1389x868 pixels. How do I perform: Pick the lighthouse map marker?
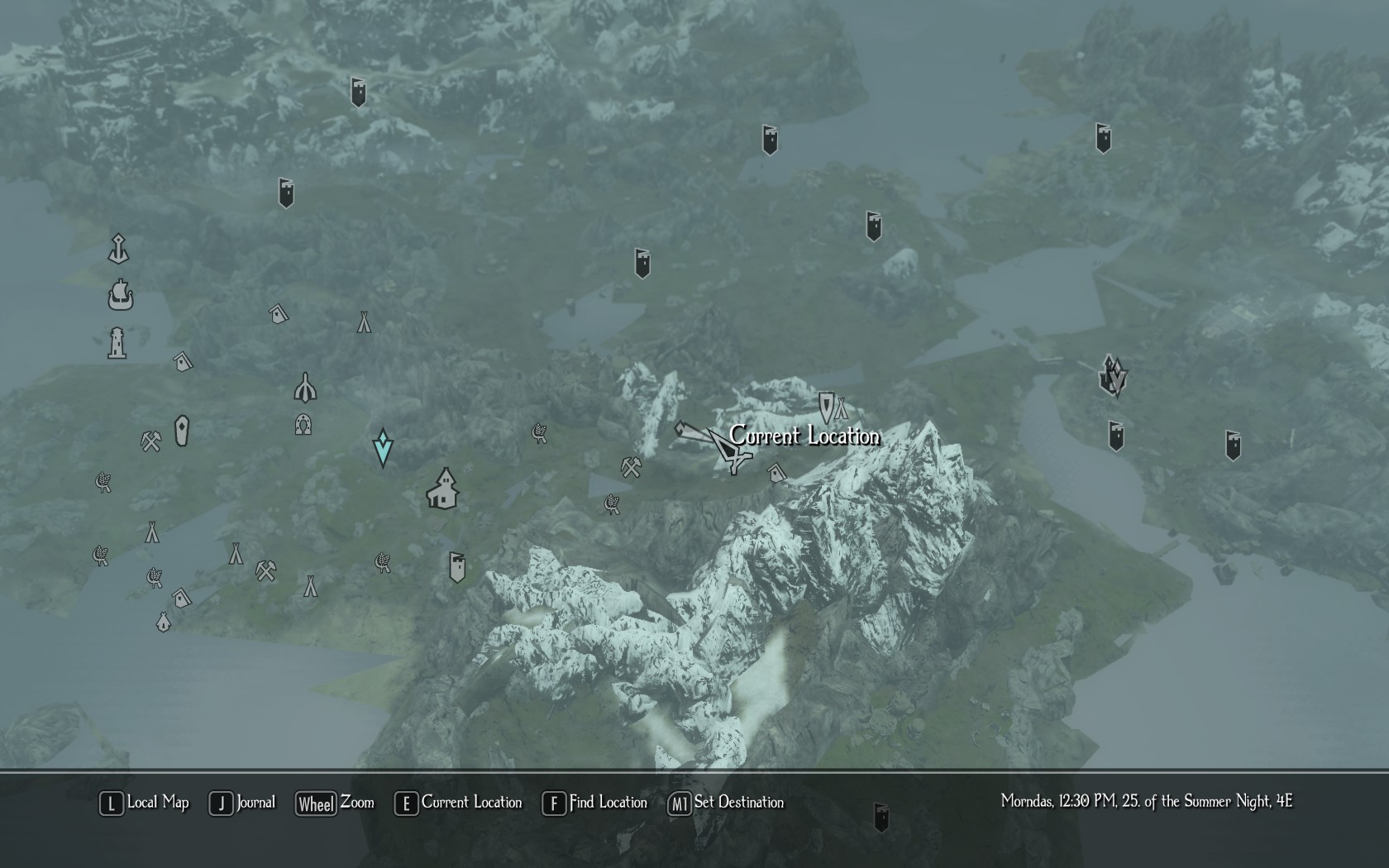click(x=117, y=343)
